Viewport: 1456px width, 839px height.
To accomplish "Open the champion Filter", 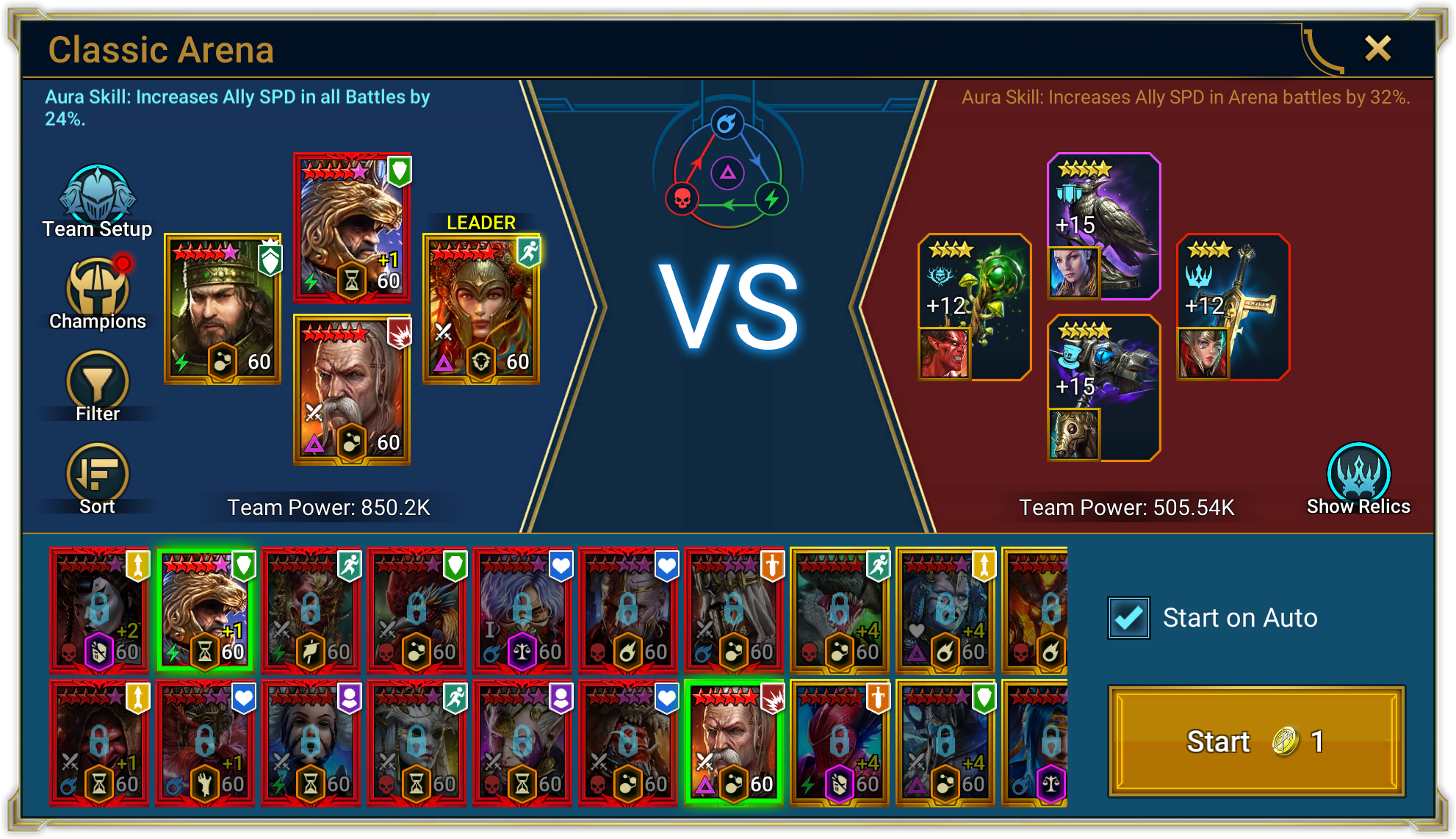I will [x=98, y=385].
